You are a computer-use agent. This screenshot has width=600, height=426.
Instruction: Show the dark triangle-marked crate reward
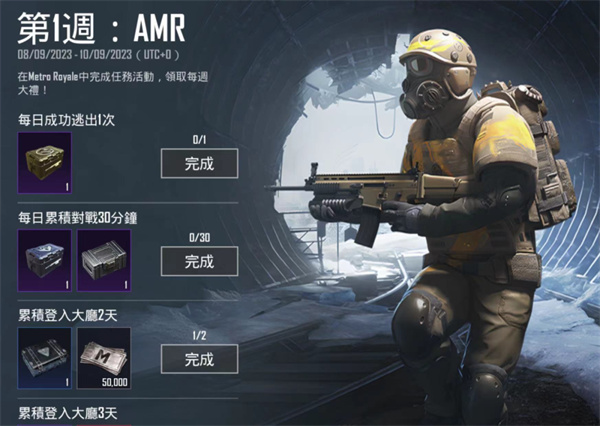(x=44, y=357)
